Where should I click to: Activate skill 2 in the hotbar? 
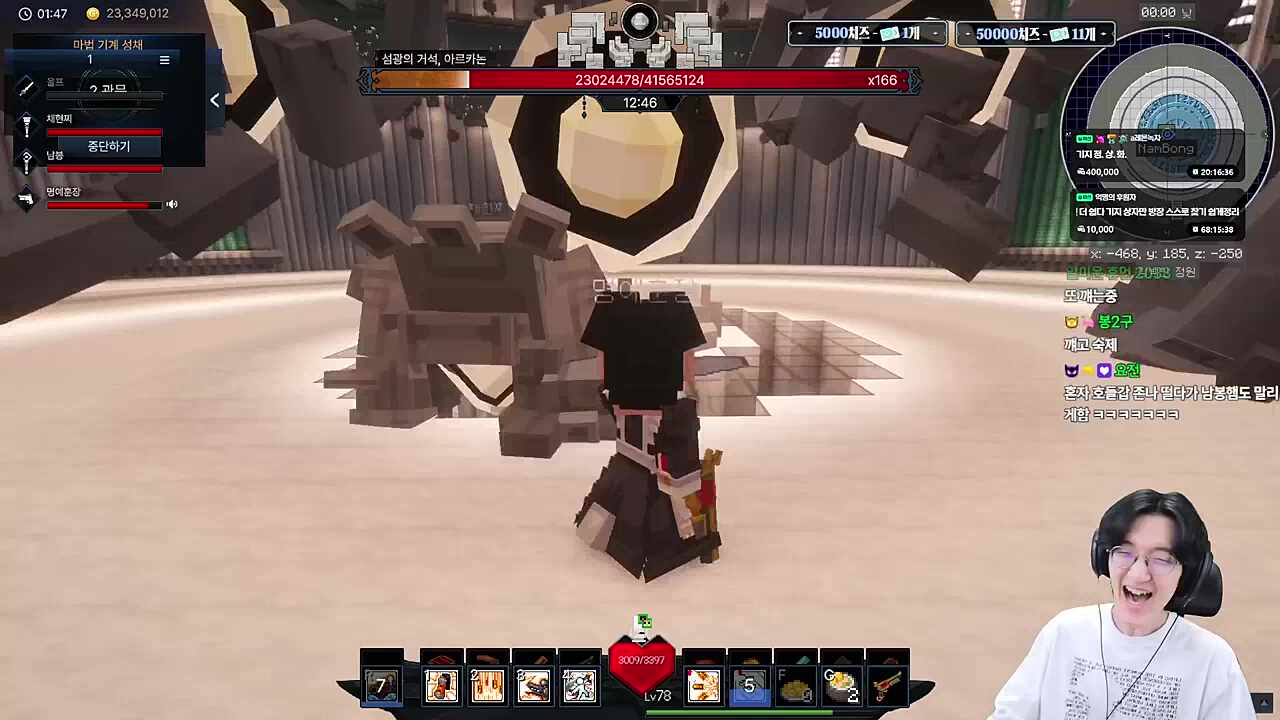click(x=487, y=685)
